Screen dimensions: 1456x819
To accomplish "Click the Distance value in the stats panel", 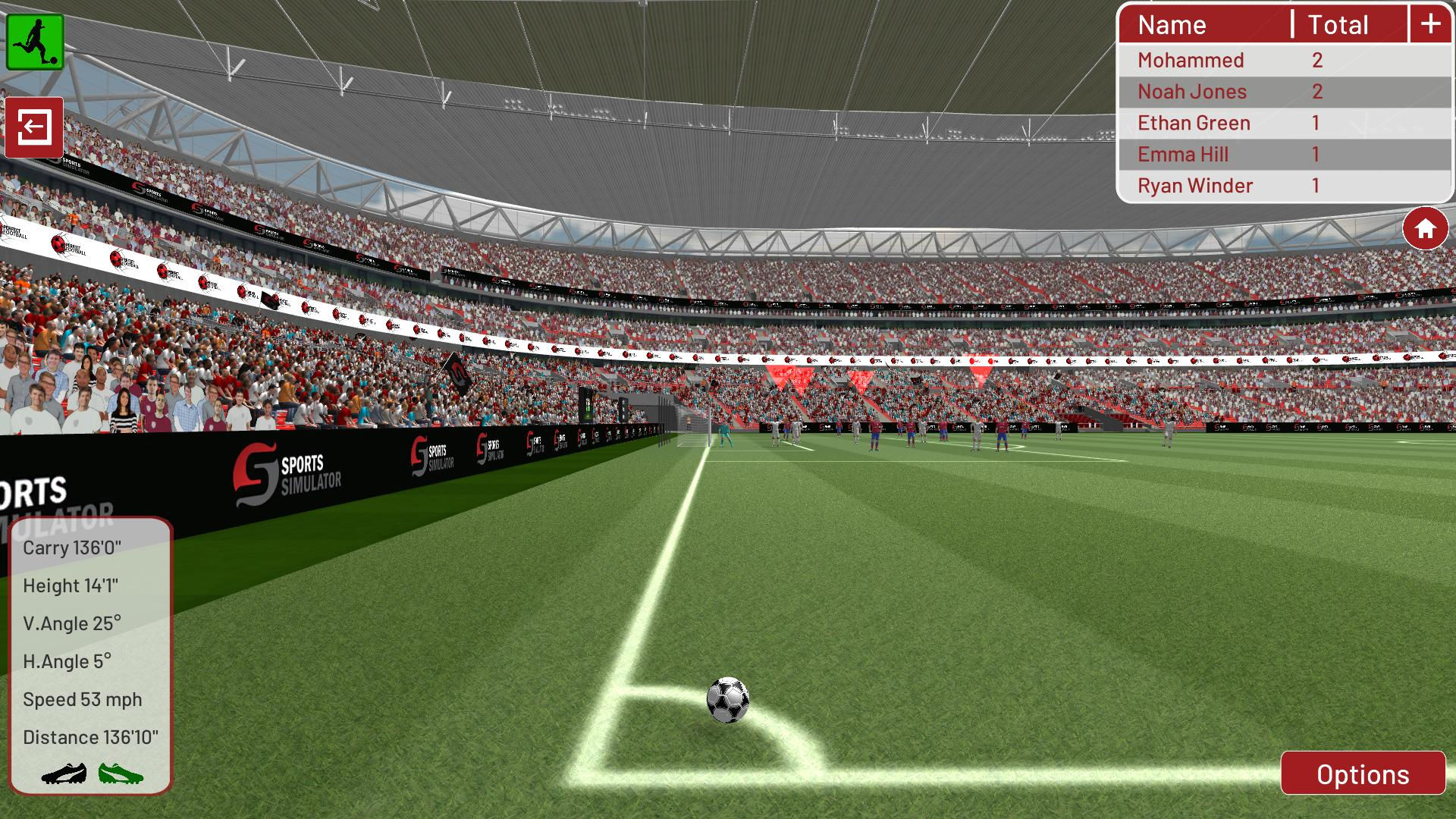I will (x=91, y=736).
